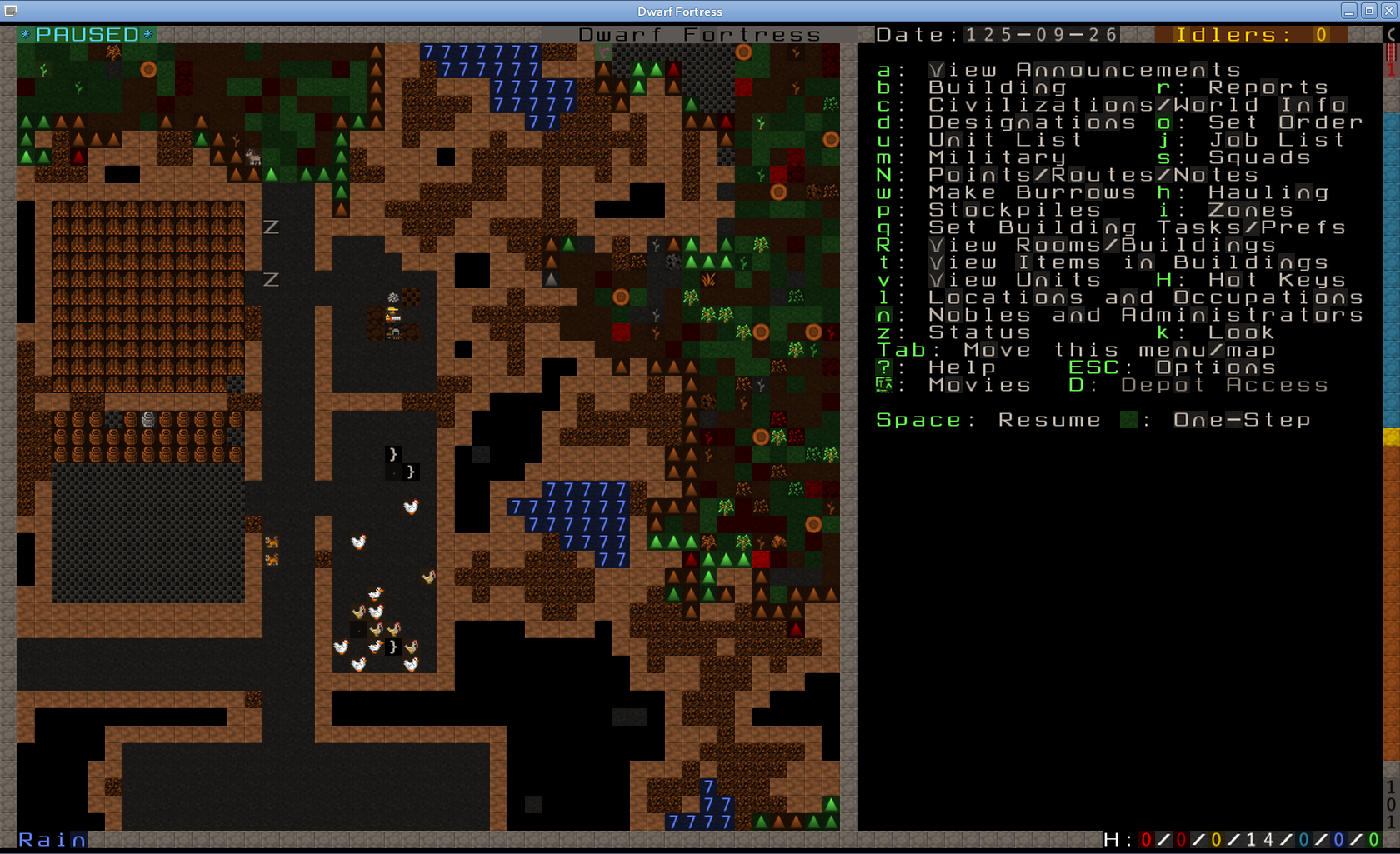Maximize the Dwarf Fortress window
Image resolution: width=1400 pixels, height=854 pixels.
(1368, 11)
